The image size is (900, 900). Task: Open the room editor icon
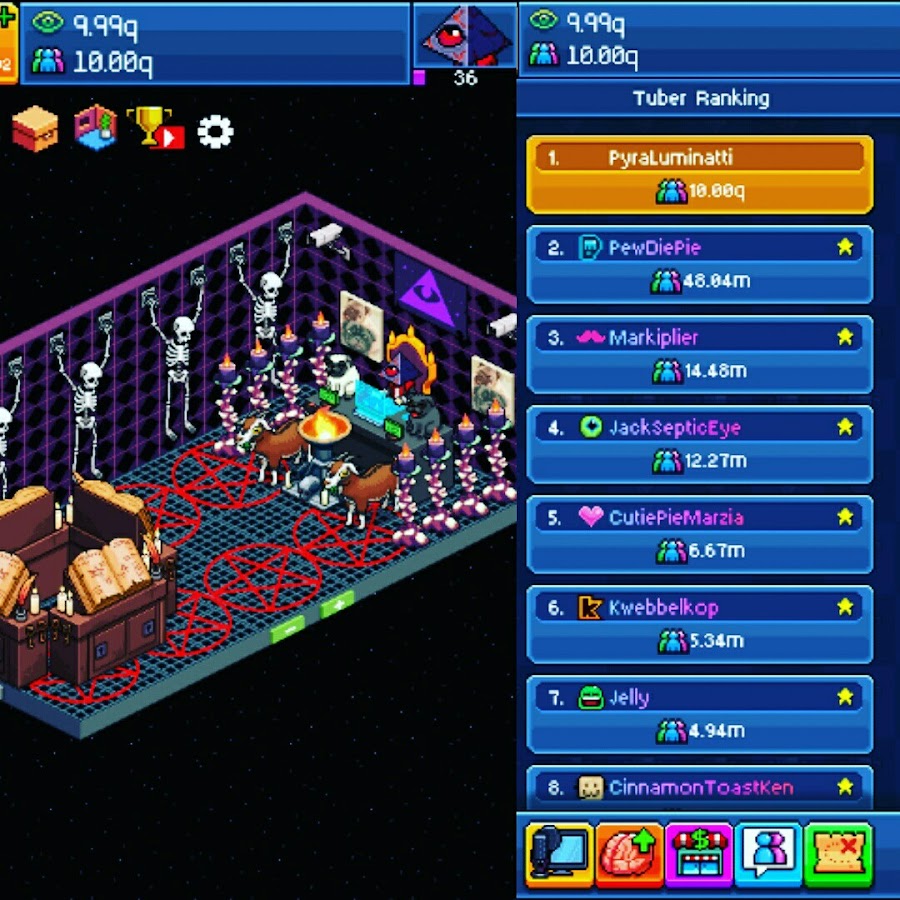tap(96, 129)
